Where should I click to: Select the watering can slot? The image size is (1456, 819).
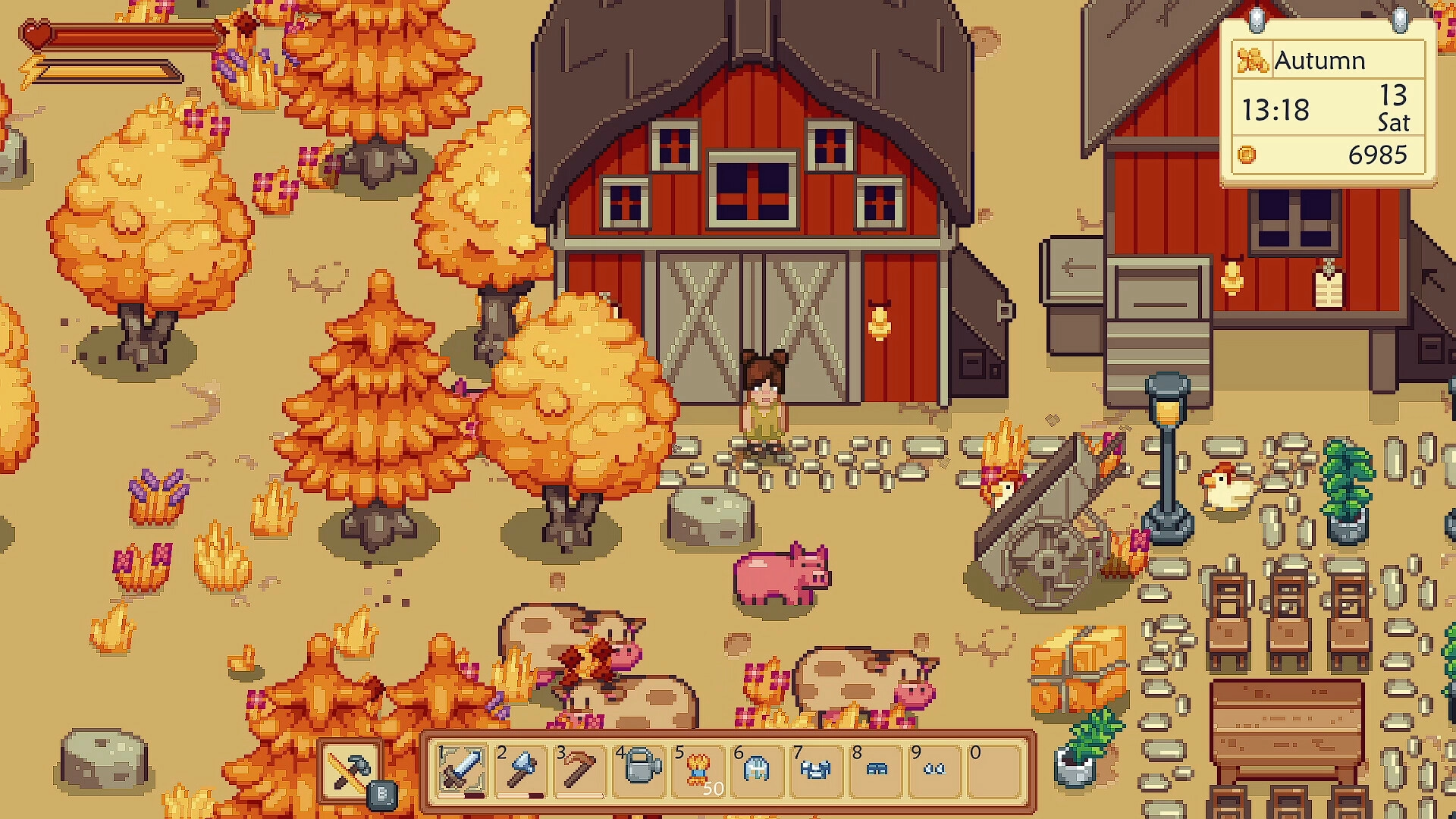(639, 770)
